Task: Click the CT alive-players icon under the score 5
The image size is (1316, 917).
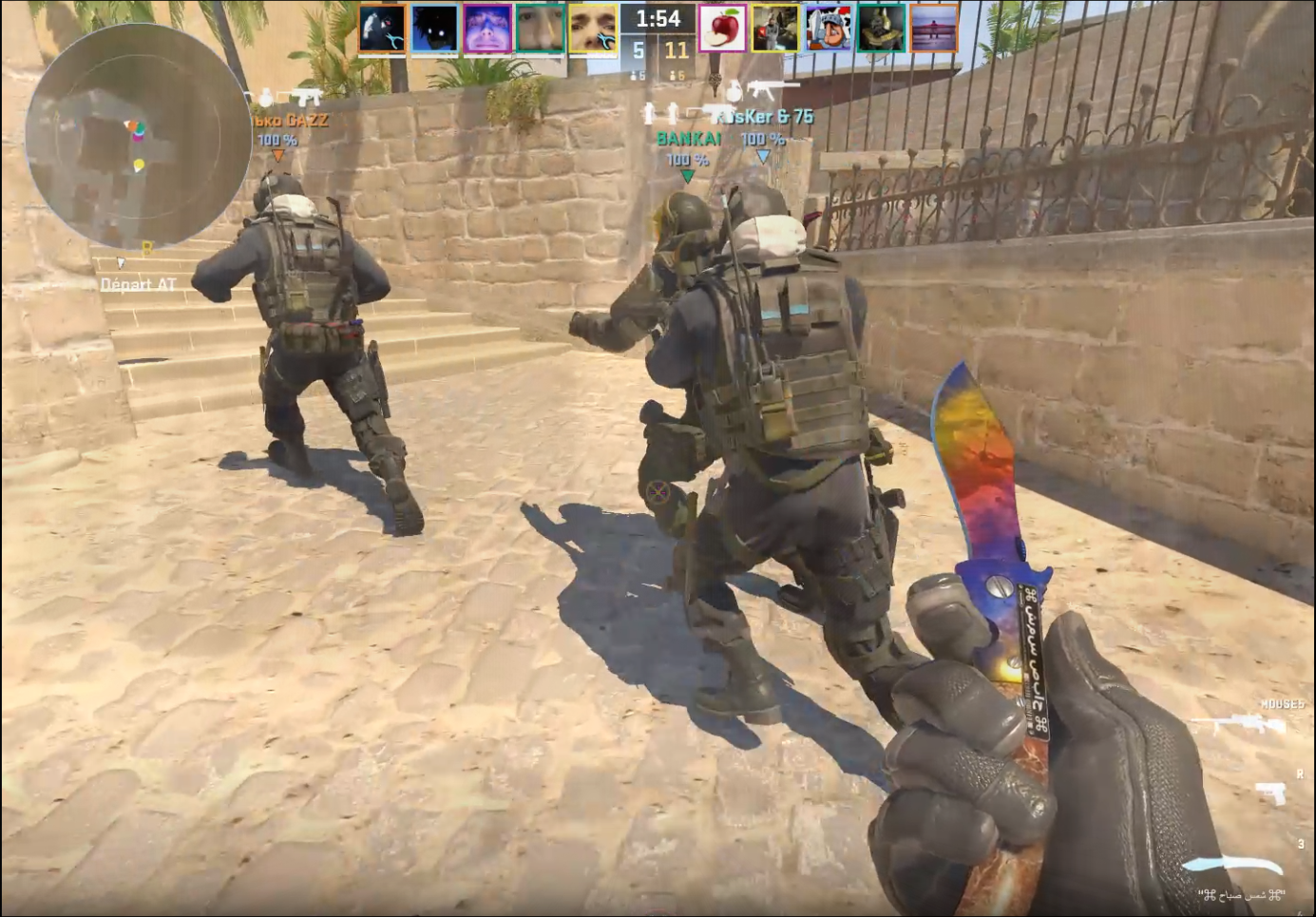Action: [633, 76]
